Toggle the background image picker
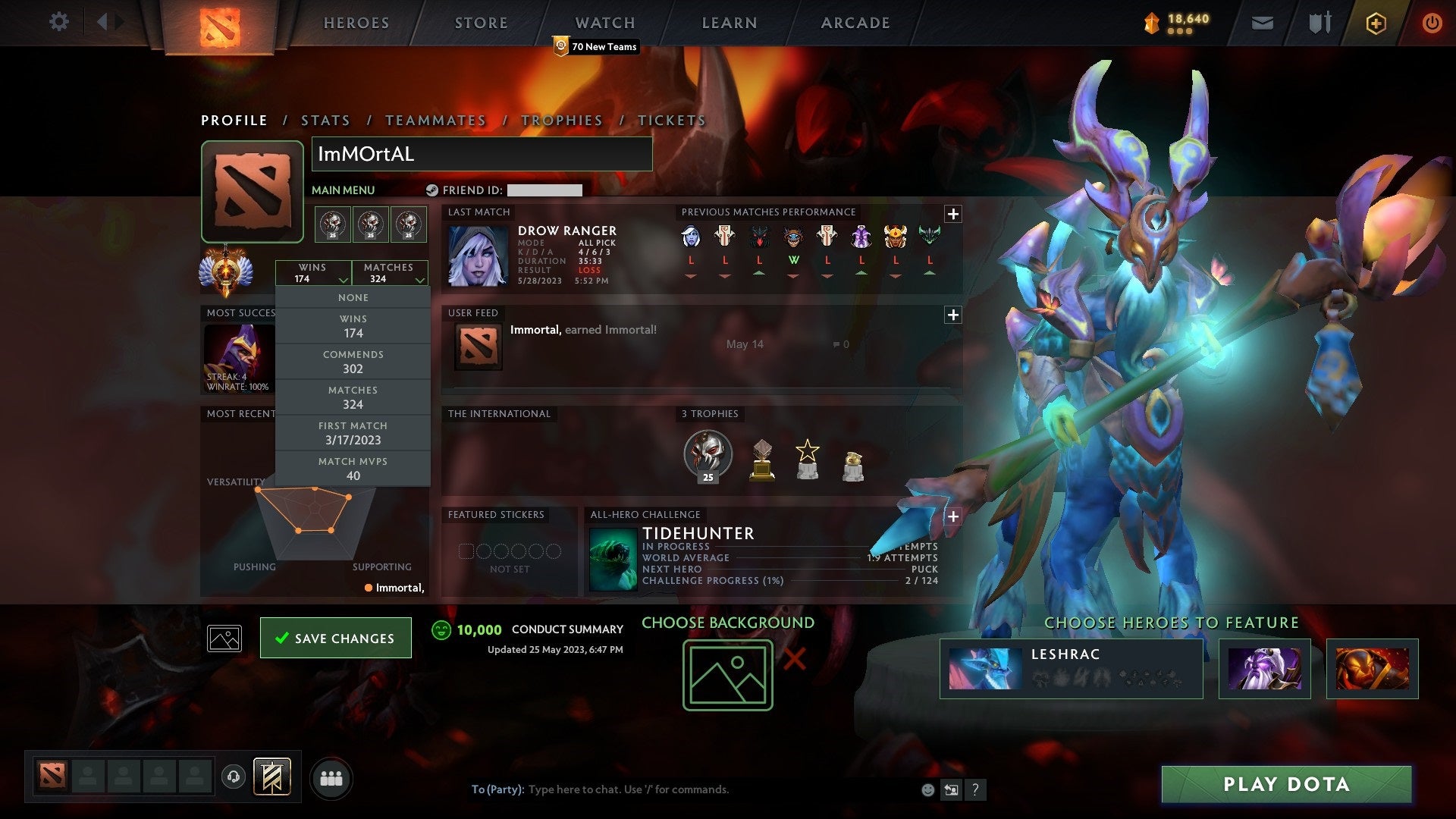Image resolution: width=1456 pixels, height=819 pixels. tap(223, 638)
